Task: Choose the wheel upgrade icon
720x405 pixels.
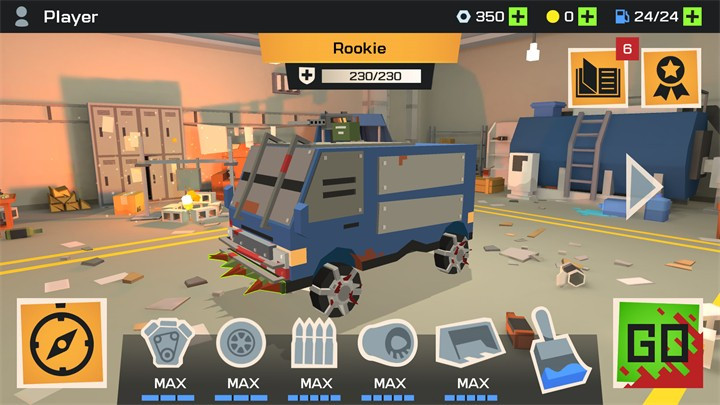Action: tap(242, 344)
